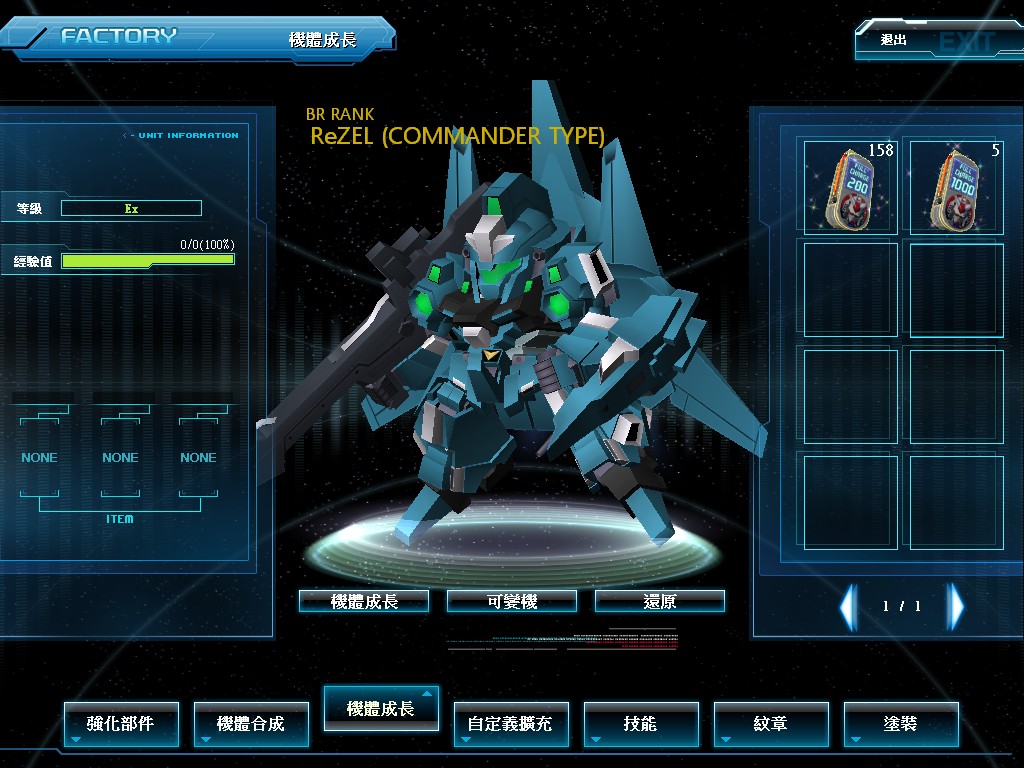Switch to the 機體合成 tab
Image resolution: width=1024 pixels, height=768 pixels.
pos(251,723)
